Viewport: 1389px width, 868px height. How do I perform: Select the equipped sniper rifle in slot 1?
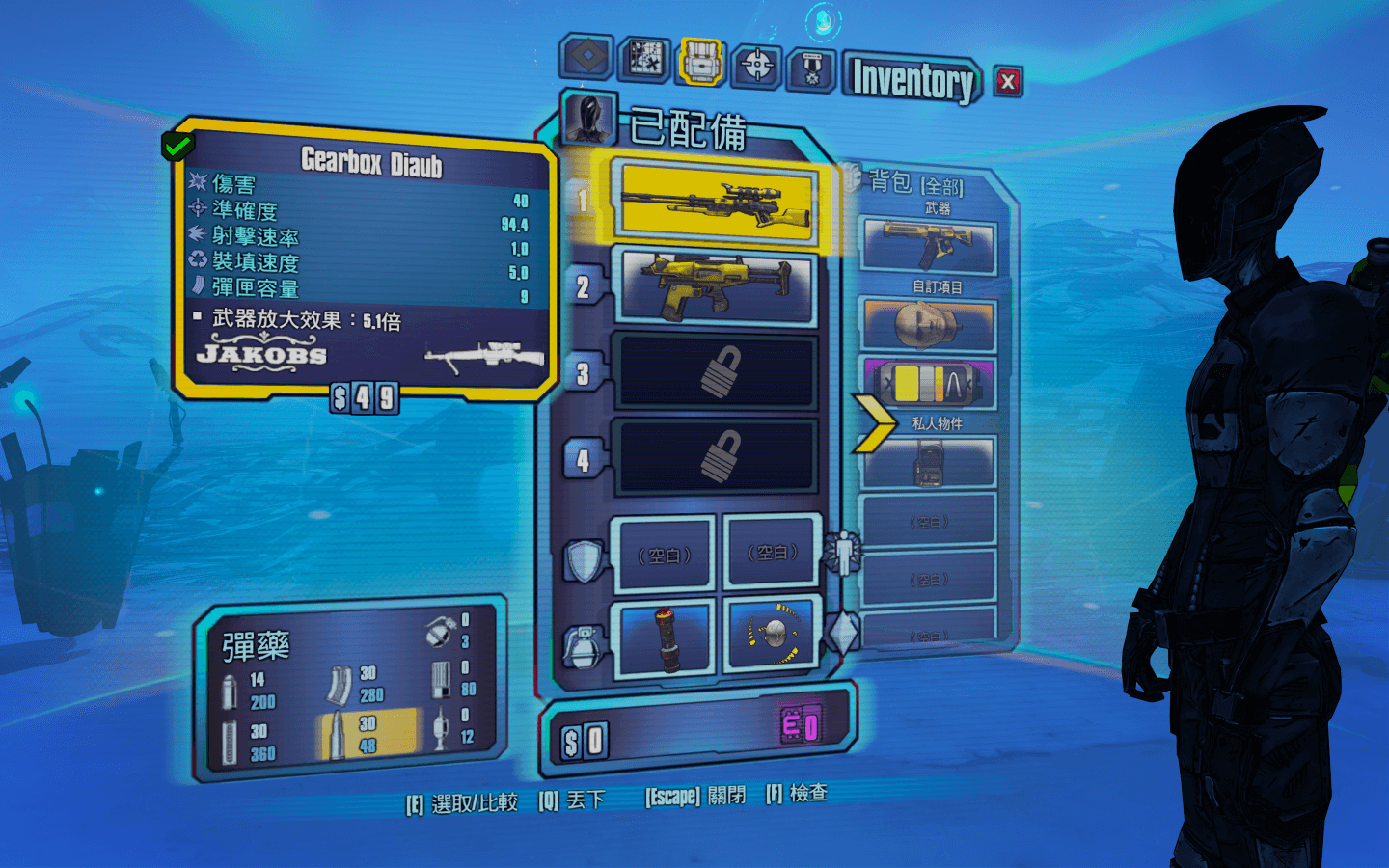pos(718,201)
